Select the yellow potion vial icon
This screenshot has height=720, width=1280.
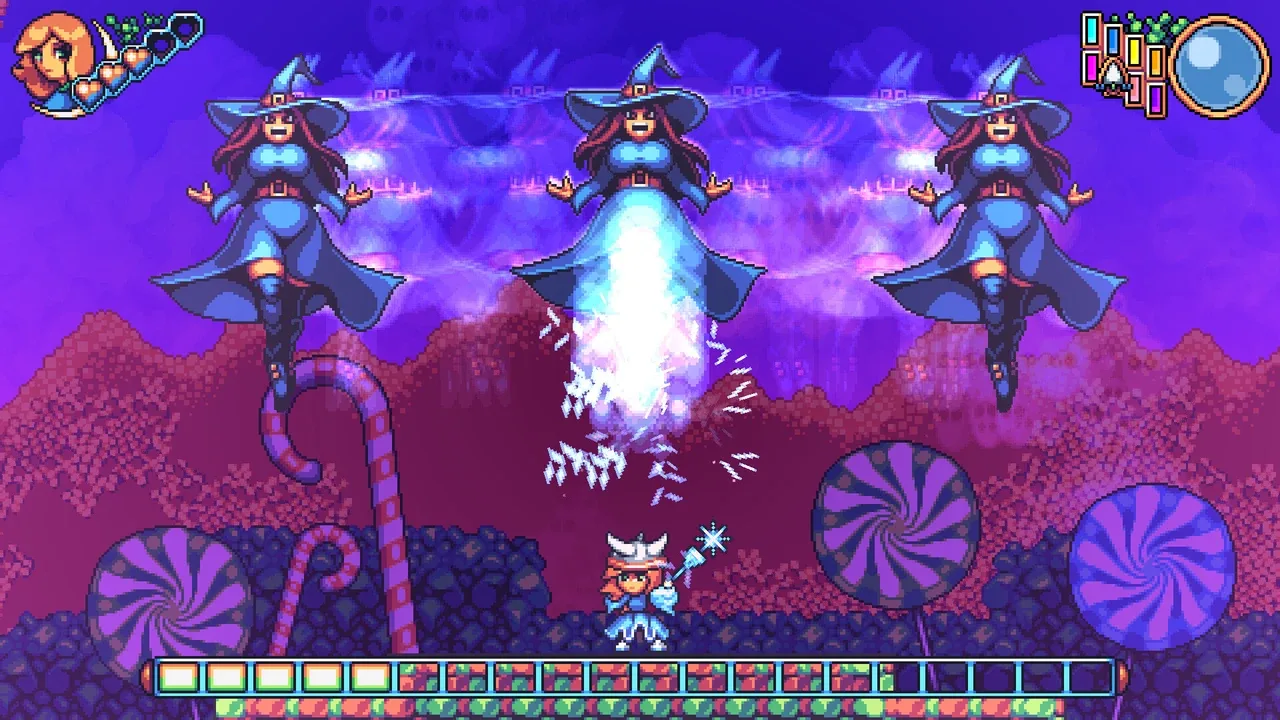coord(1135,50)
